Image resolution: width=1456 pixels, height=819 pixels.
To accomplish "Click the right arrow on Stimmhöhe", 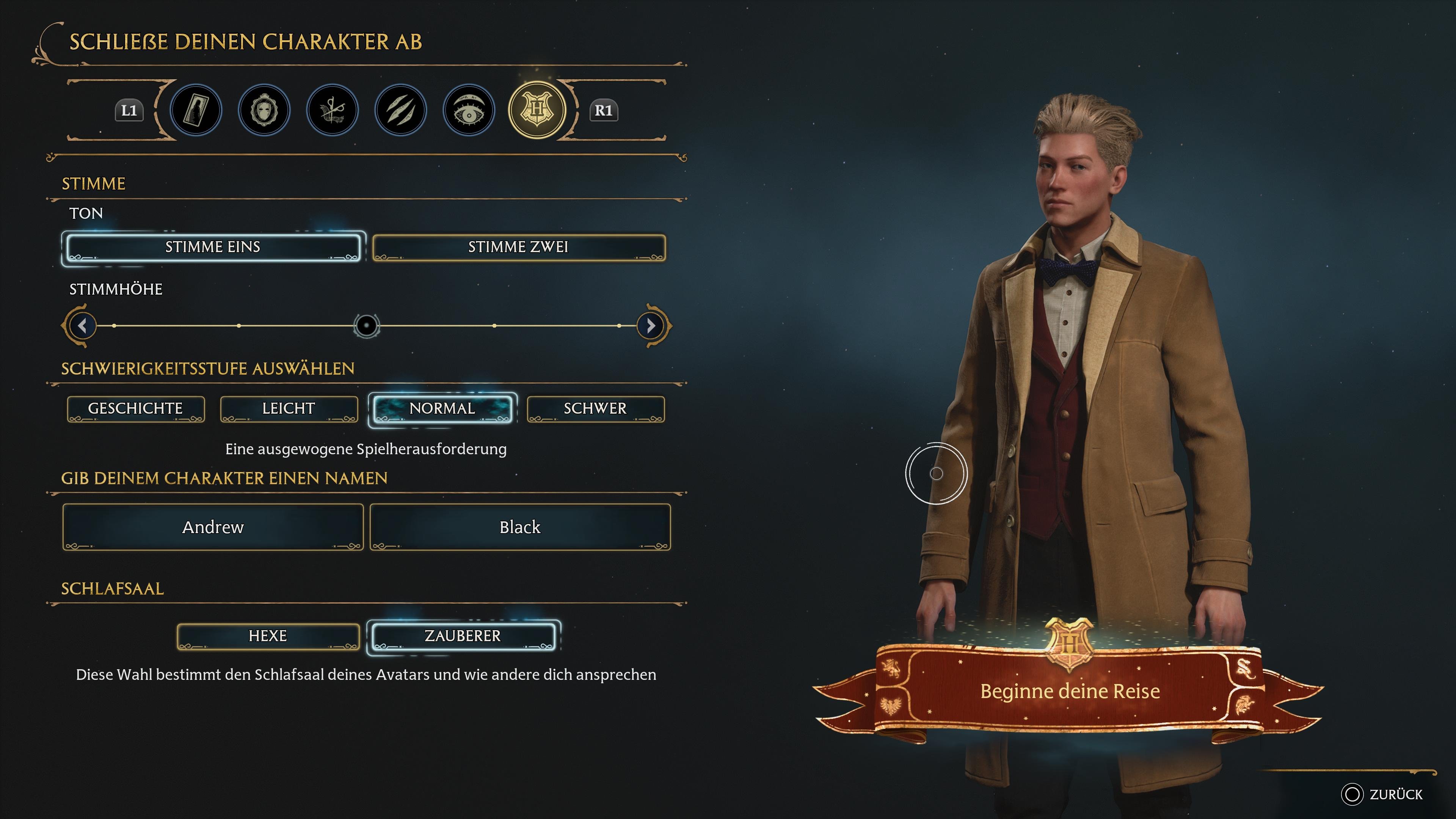I will pos(651,326).
